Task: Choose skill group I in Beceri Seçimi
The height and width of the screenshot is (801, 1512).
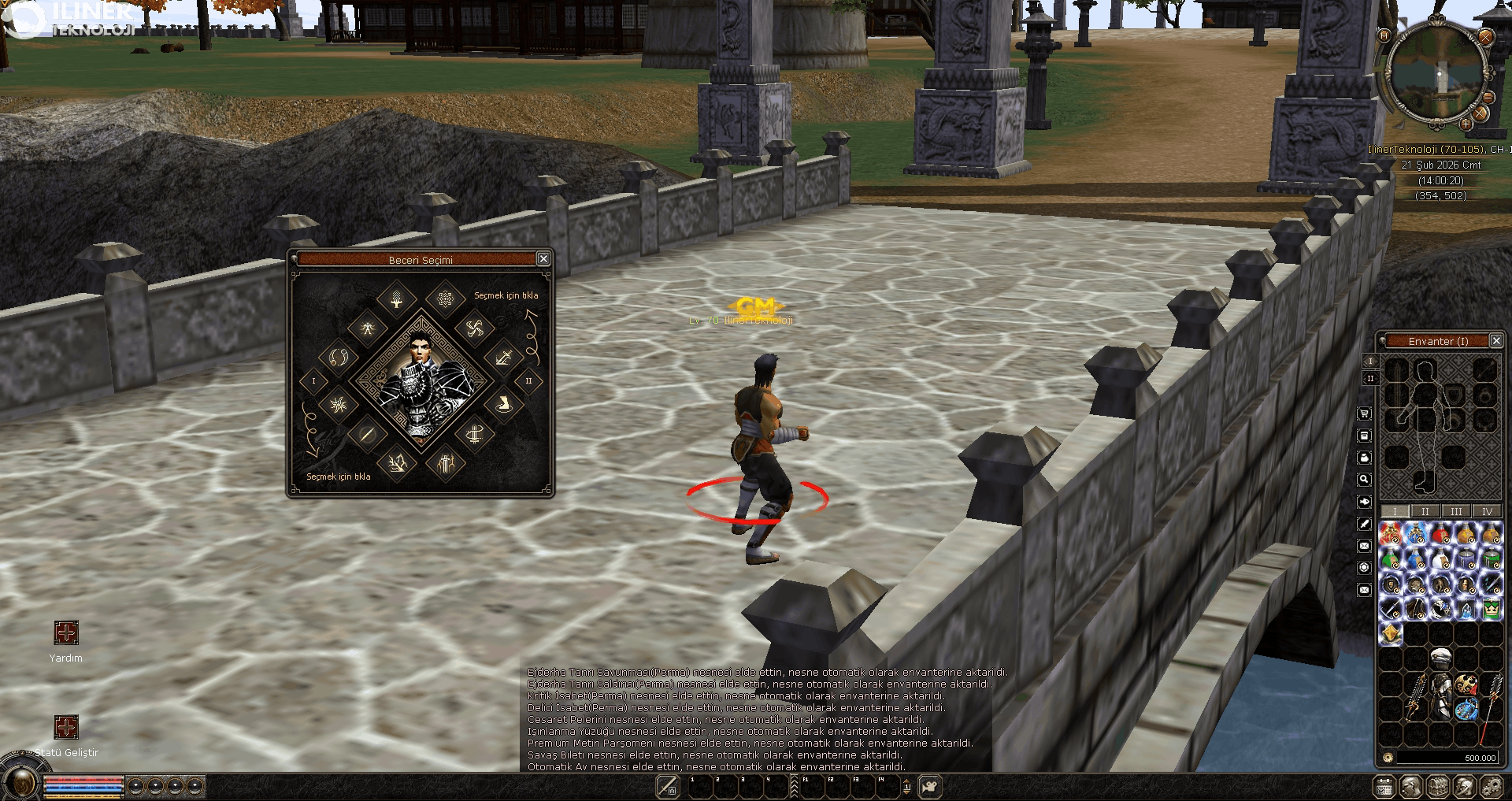Action: pyautogui.click(x=313, y=381)
